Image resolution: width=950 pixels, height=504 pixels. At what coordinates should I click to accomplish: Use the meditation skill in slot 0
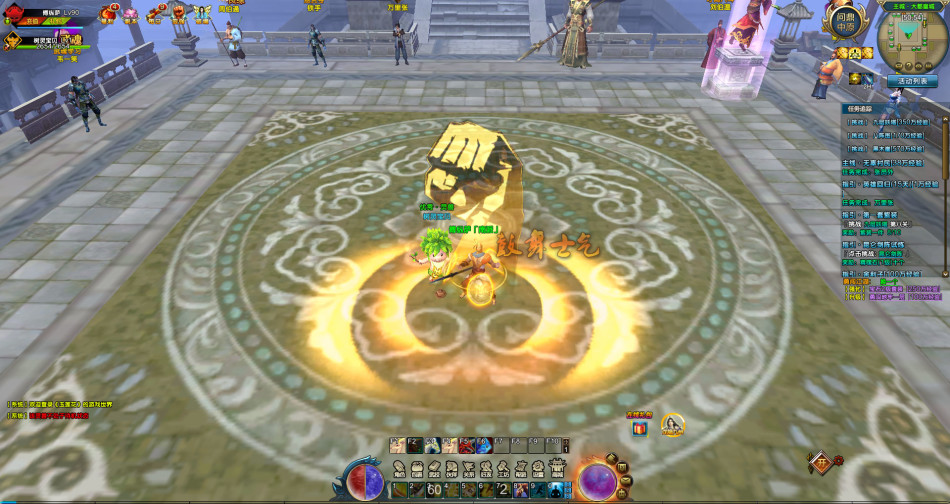(x=555, y=490)
